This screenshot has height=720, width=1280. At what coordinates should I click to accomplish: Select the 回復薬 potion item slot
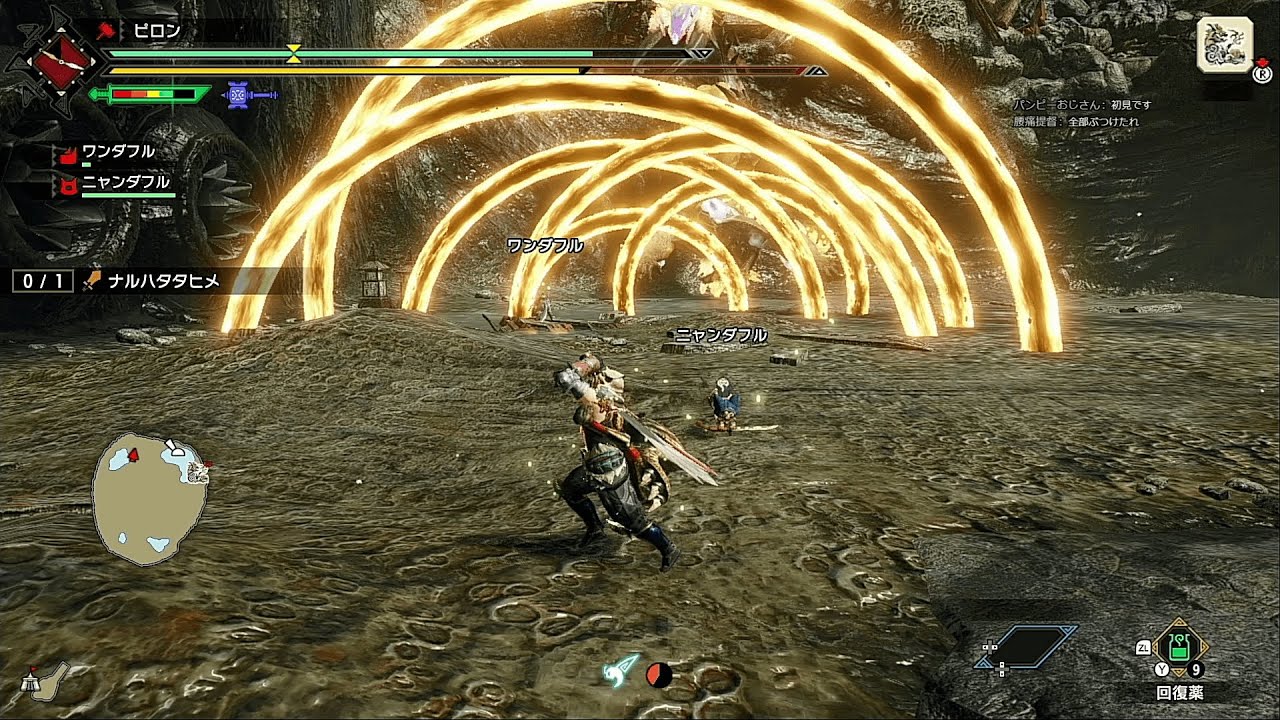click(1180, 648)
